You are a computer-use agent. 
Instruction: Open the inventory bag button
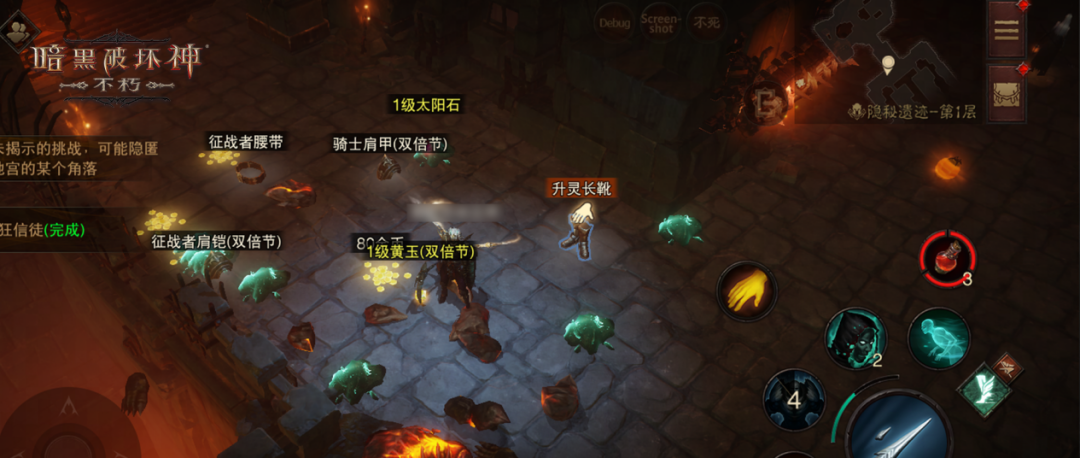coord(1006,94)
